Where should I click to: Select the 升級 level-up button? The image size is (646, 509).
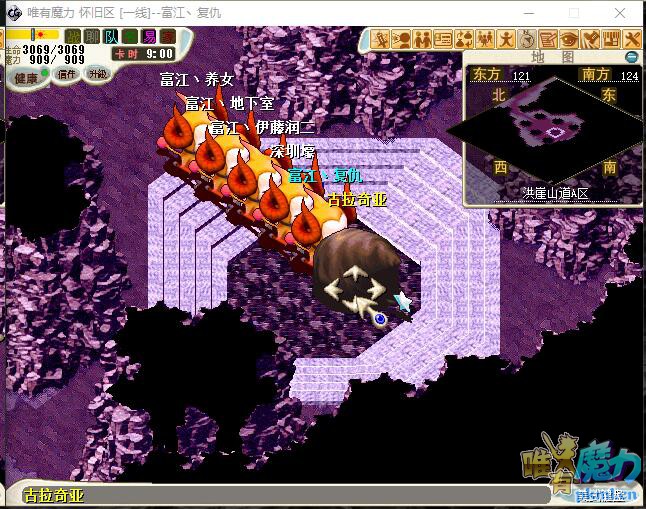pyautogui.click(x=97, y=74)
